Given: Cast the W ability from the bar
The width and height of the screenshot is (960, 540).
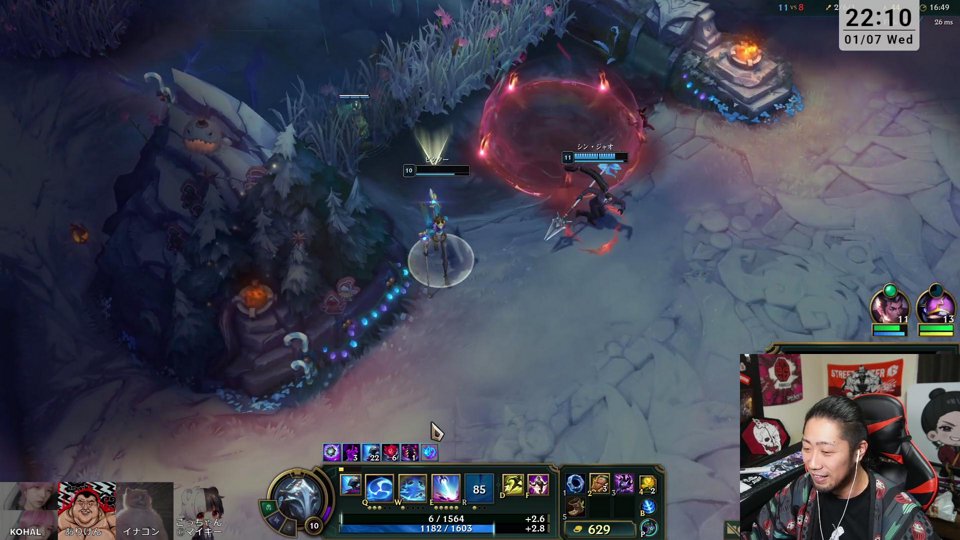Looking at the screenshot, I should click(x=413, y=488).
